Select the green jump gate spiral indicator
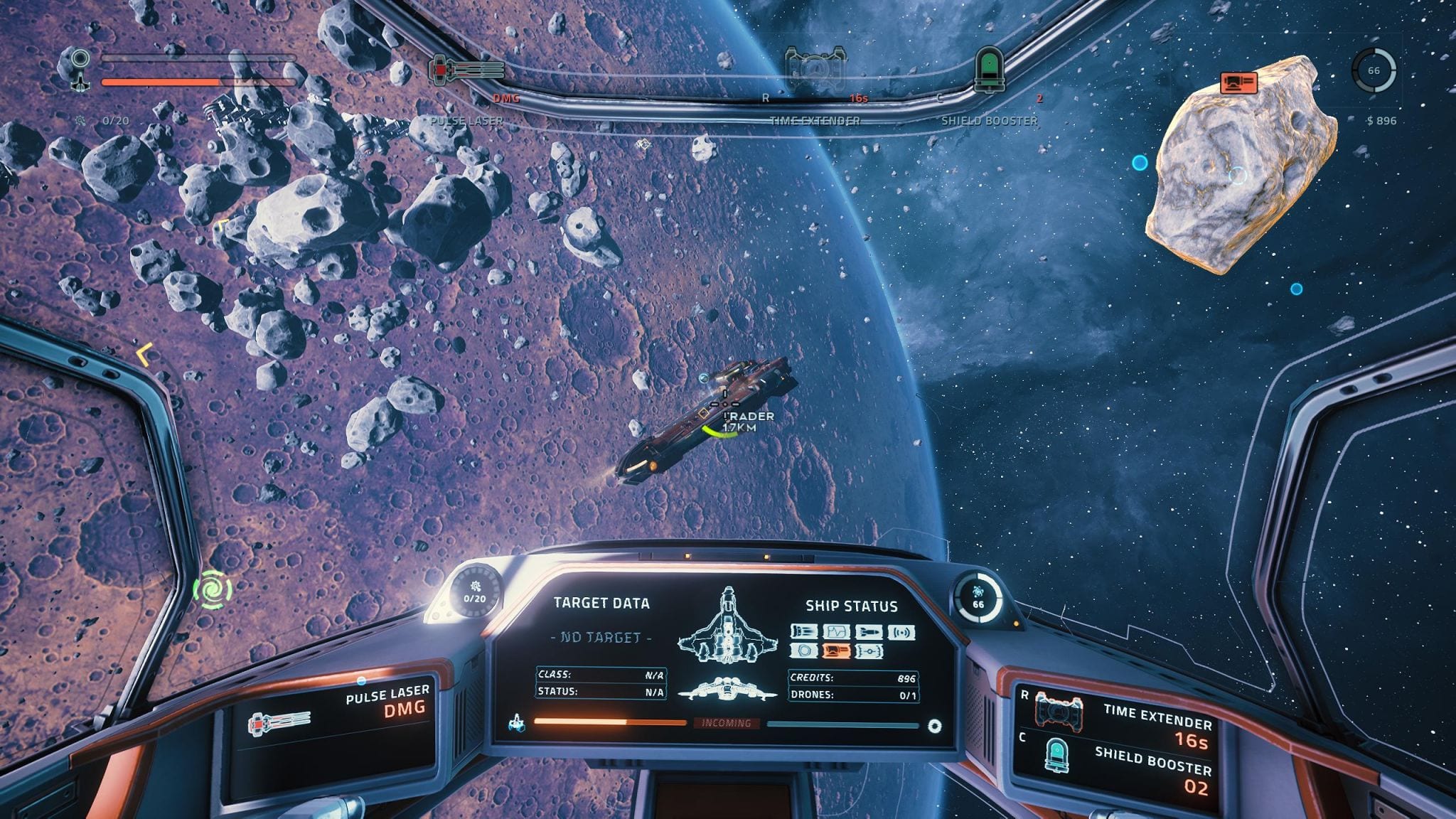Image resolution: width=1456 pixels, height=819 pixels. pos(213,589)
